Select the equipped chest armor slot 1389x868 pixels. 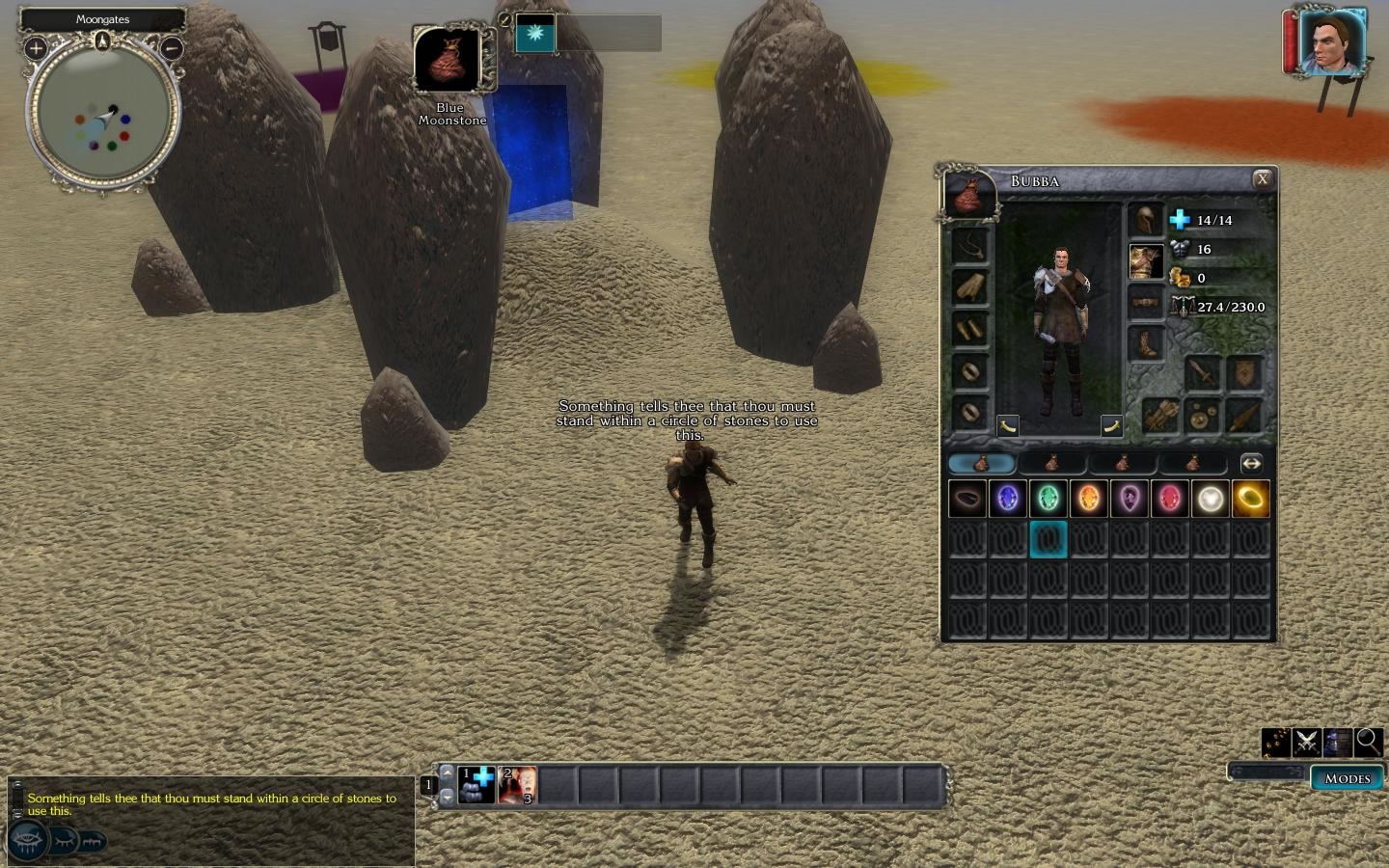[1146, 261]
